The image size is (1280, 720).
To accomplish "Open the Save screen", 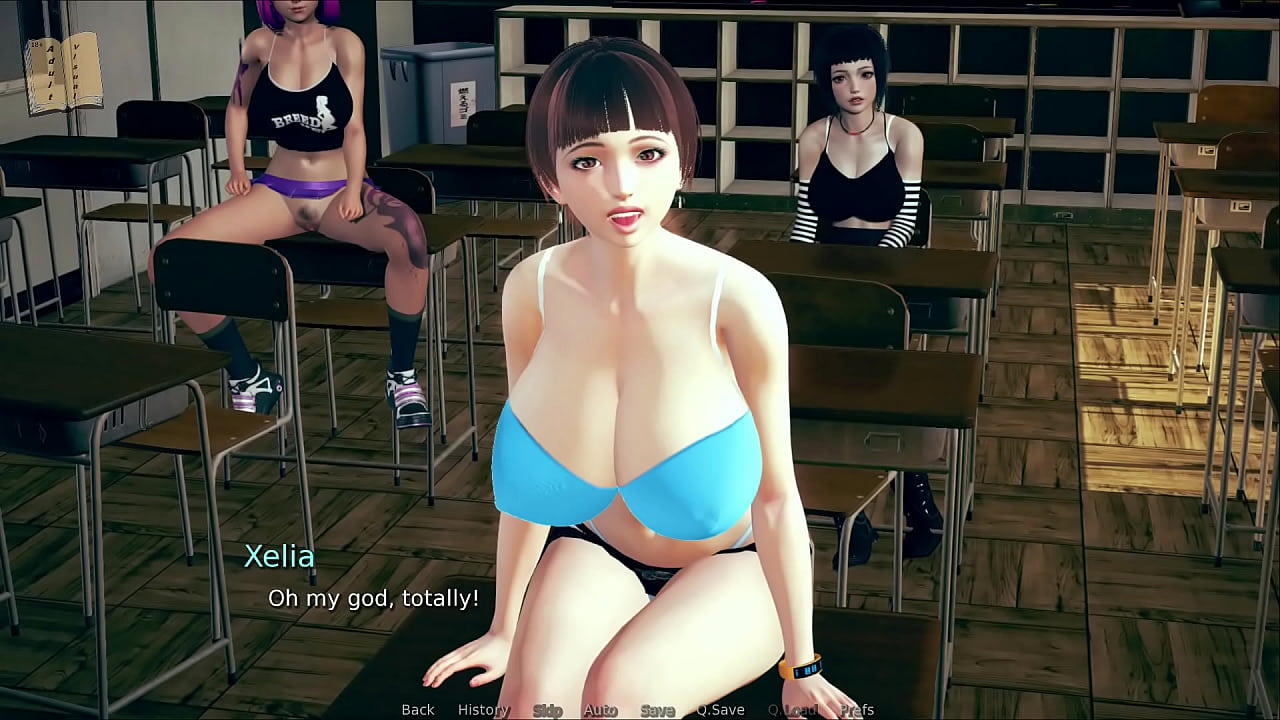I will tap(657, 710).
